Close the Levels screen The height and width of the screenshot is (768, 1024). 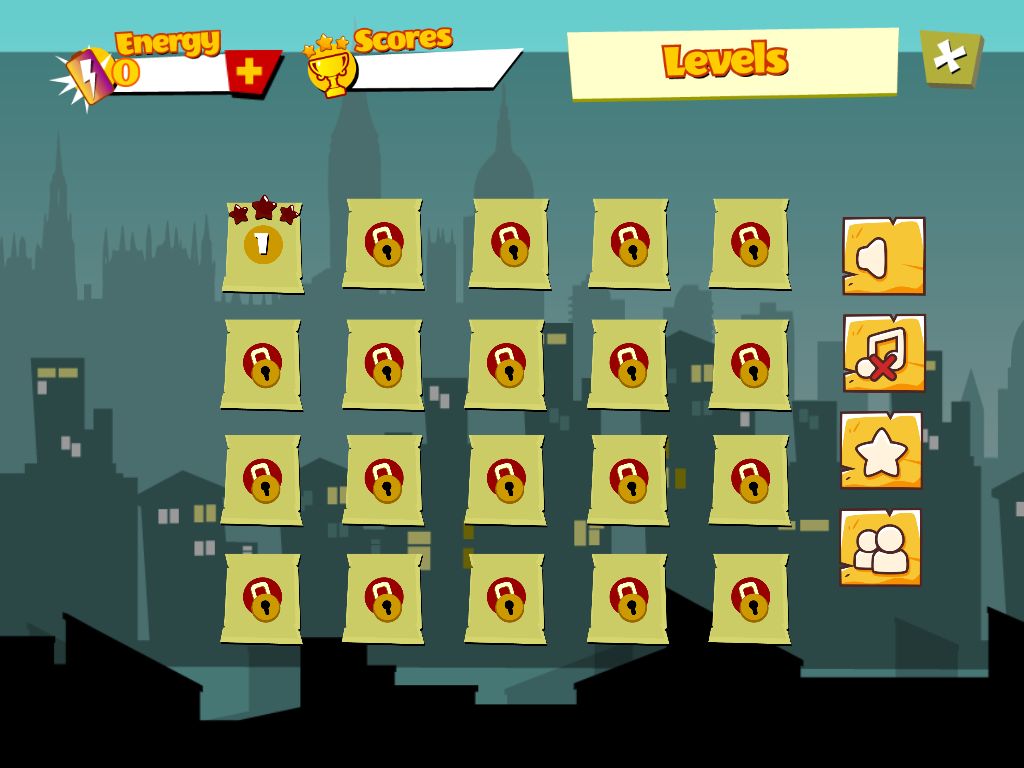click(949, 58)
